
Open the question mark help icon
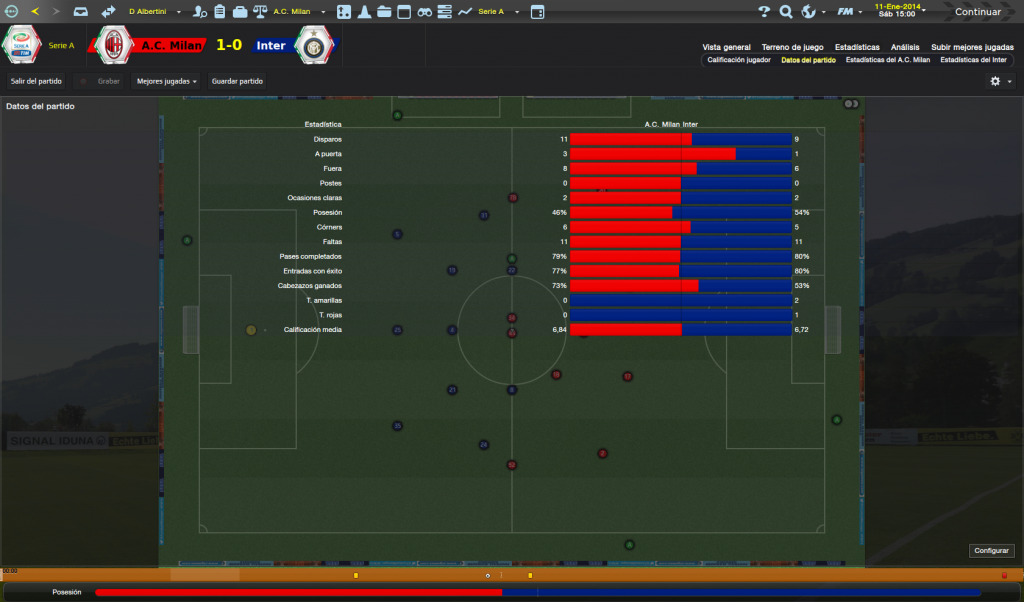point(764,12)
